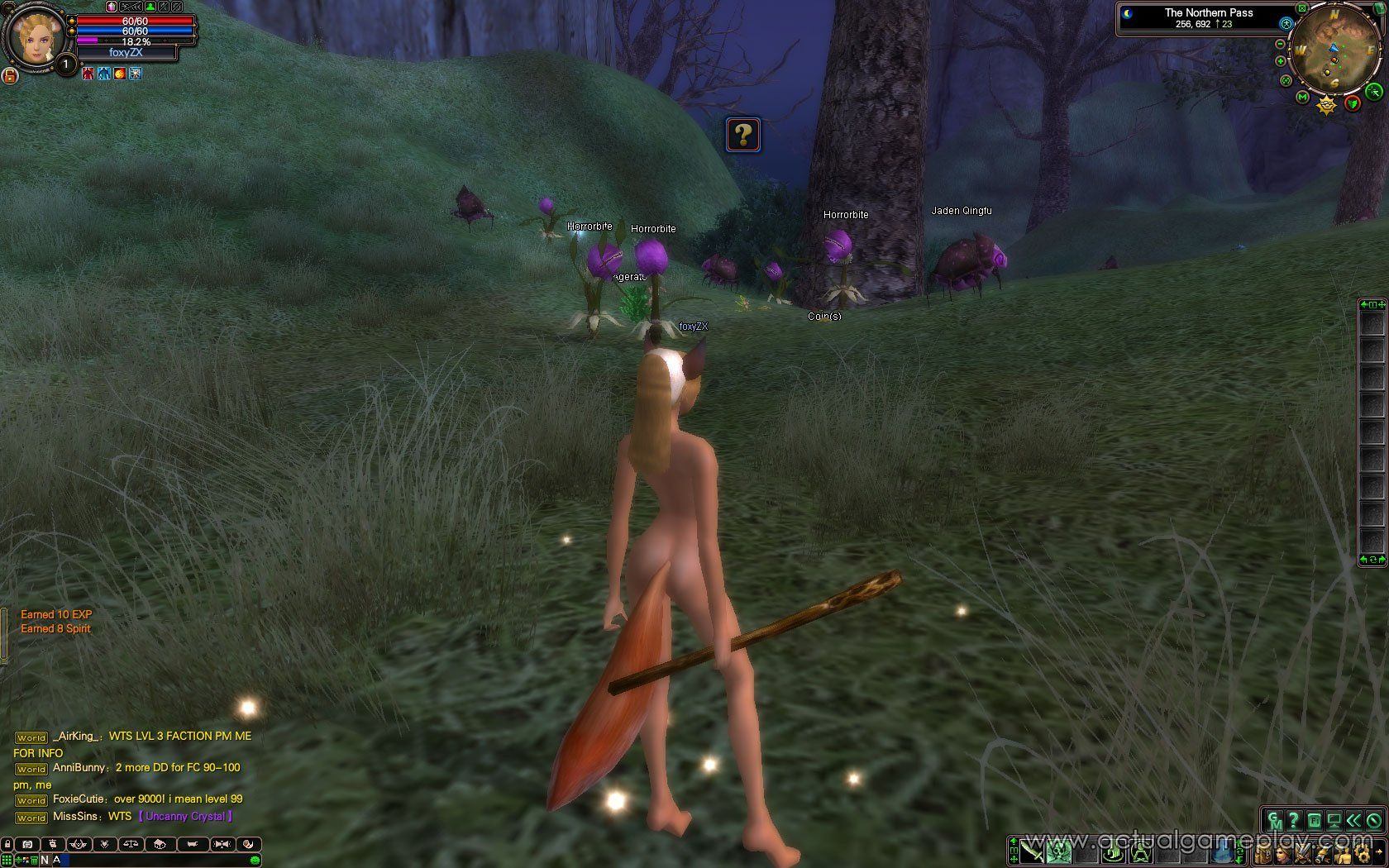The width and height of the screenshot is (1389, 868).
Task: Click the pink gem icon above health bar
Action: [112, 7]
